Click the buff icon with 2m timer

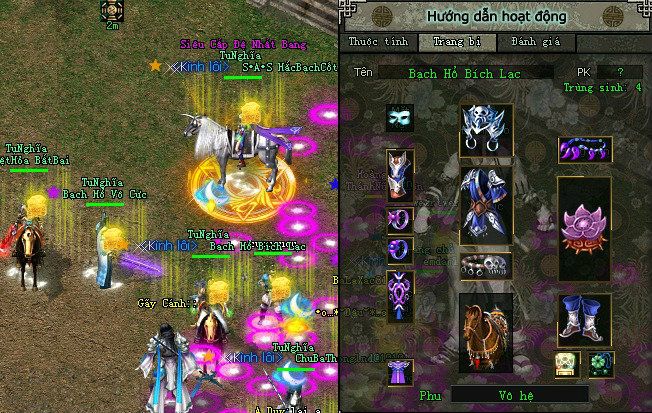[112, 11]
